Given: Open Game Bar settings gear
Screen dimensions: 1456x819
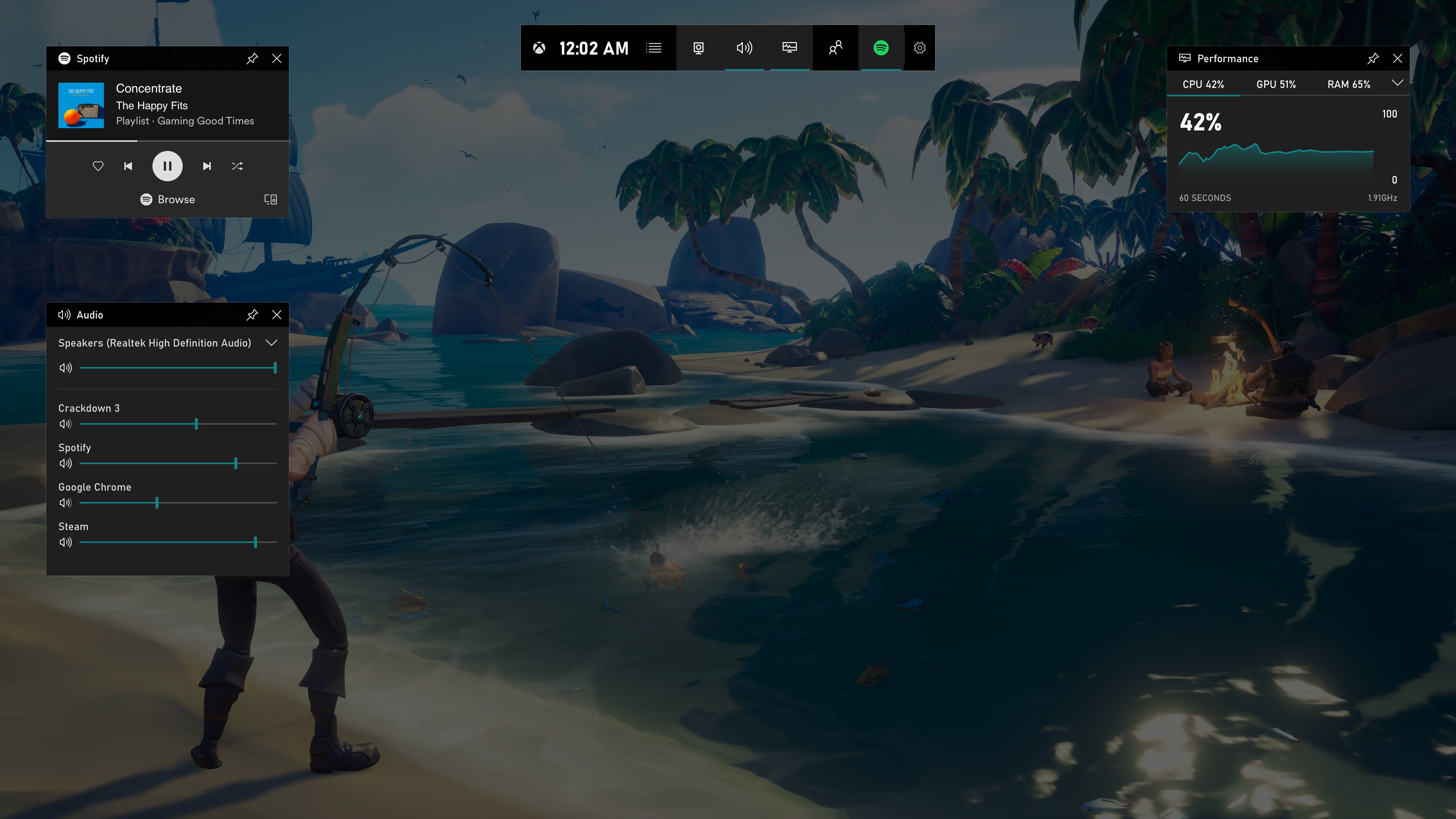Looking at the screenshot, I should tap(919, 48).
